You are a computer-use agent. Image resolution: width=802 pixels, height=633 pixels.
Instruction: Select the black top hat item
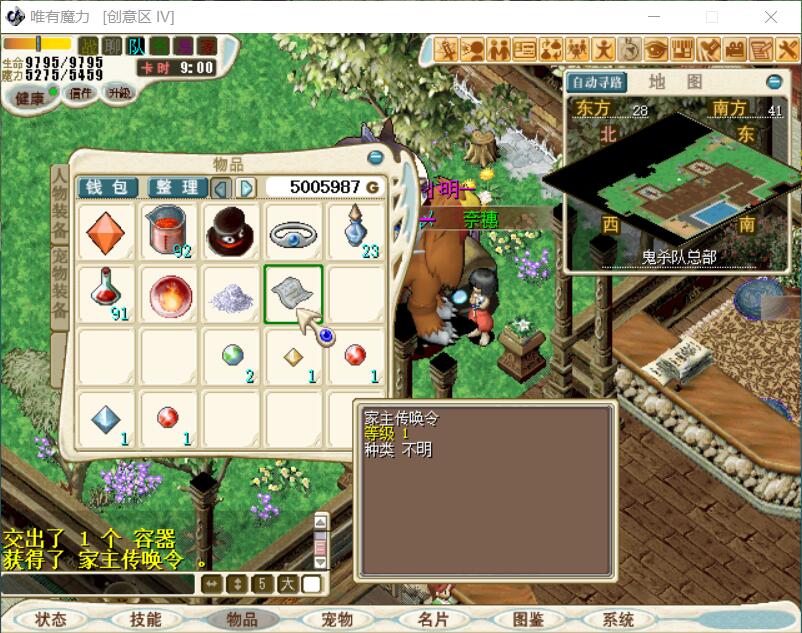pyautogui.click(x=230, y=232)
